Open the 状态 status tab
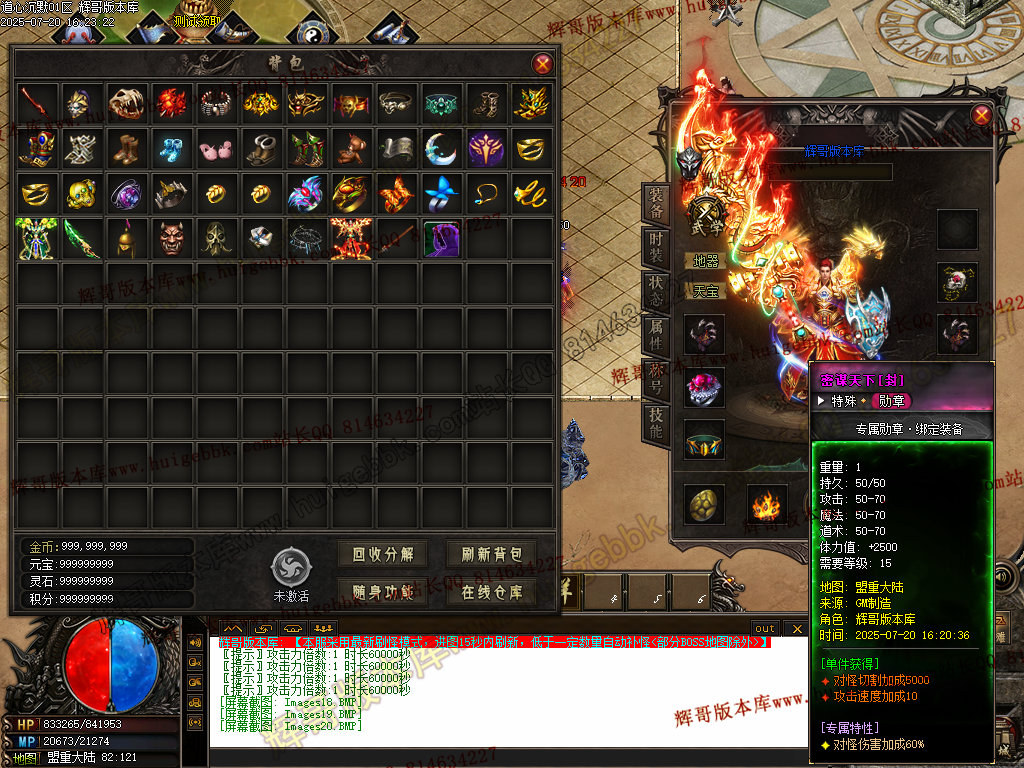This screenshot has width=1024, height=768. tap(655, 291)
